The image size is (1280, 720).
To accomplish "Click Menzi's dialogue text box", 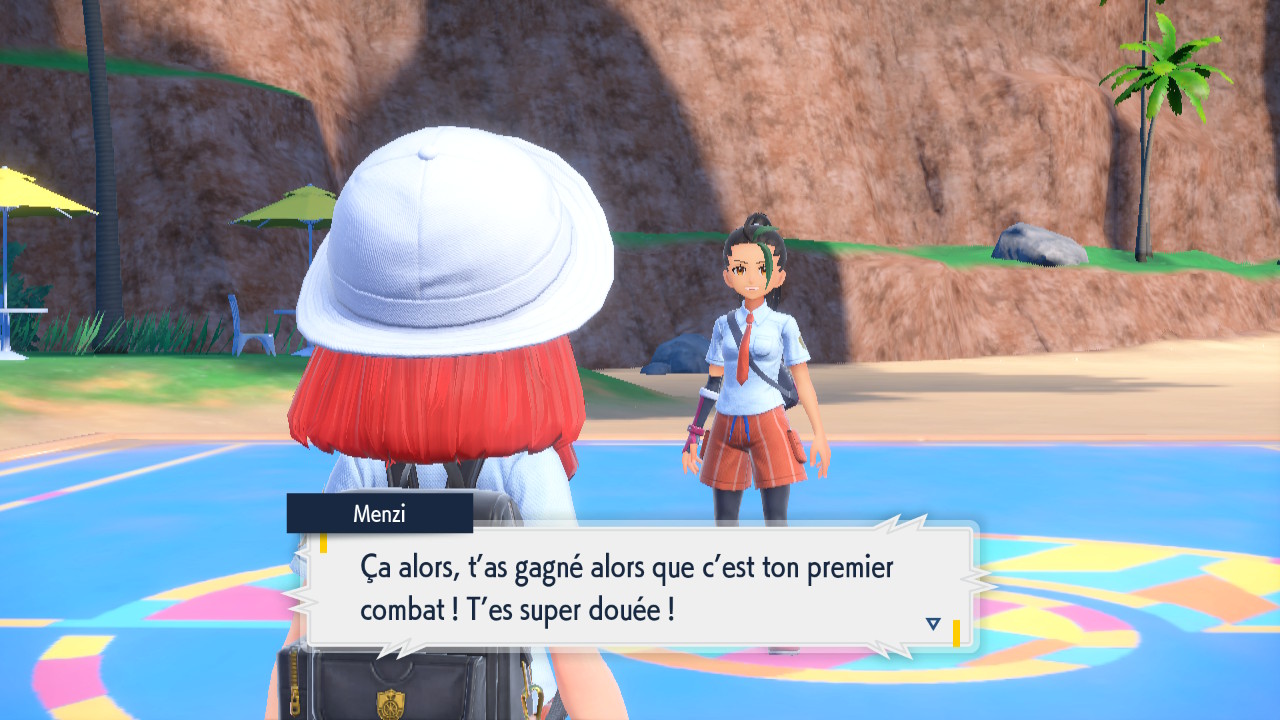I will click(640, 587).
